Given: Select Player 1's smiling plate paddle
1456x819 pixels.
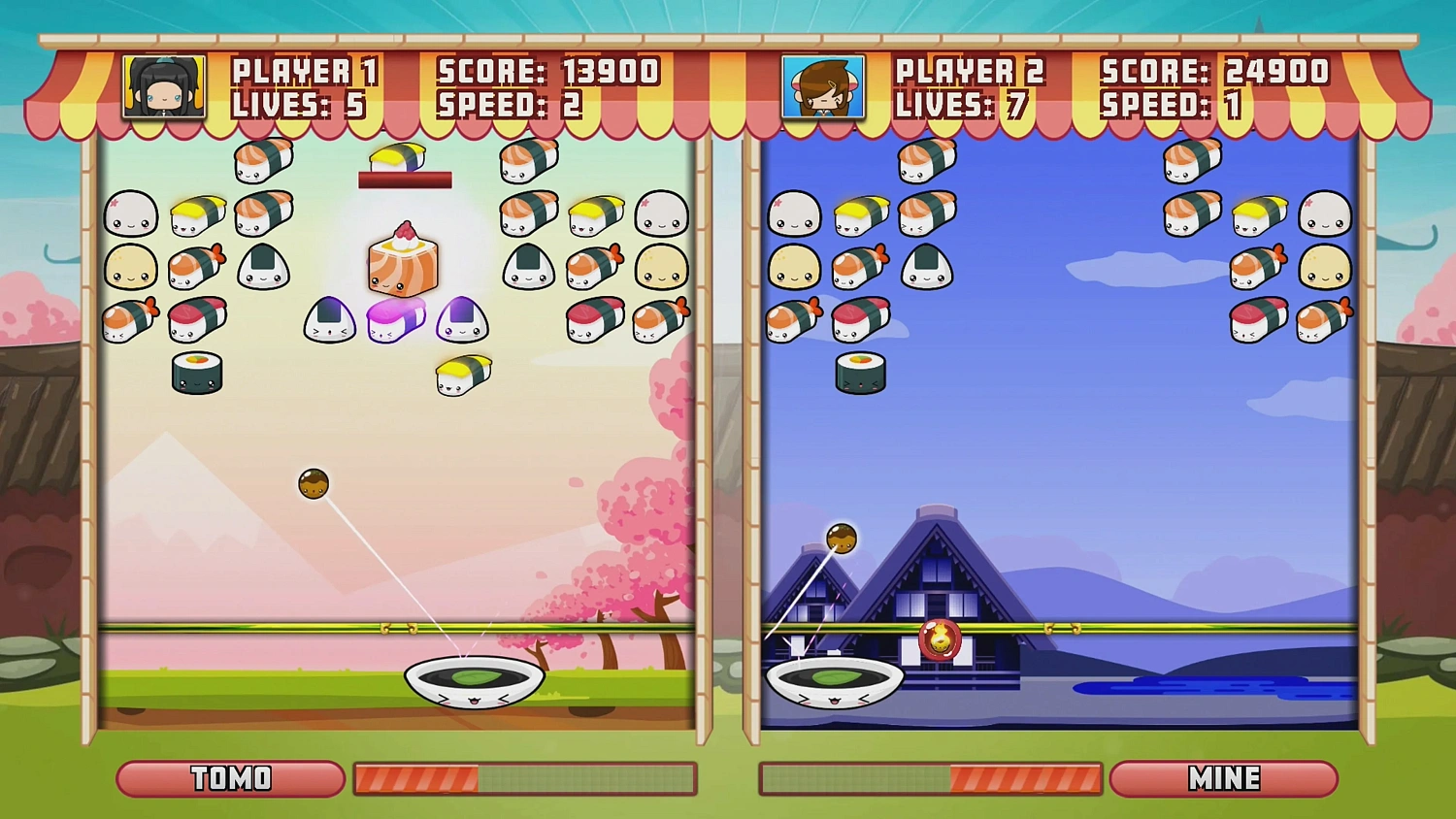Looking at the screenshot, I should click(x=474, y=682).
